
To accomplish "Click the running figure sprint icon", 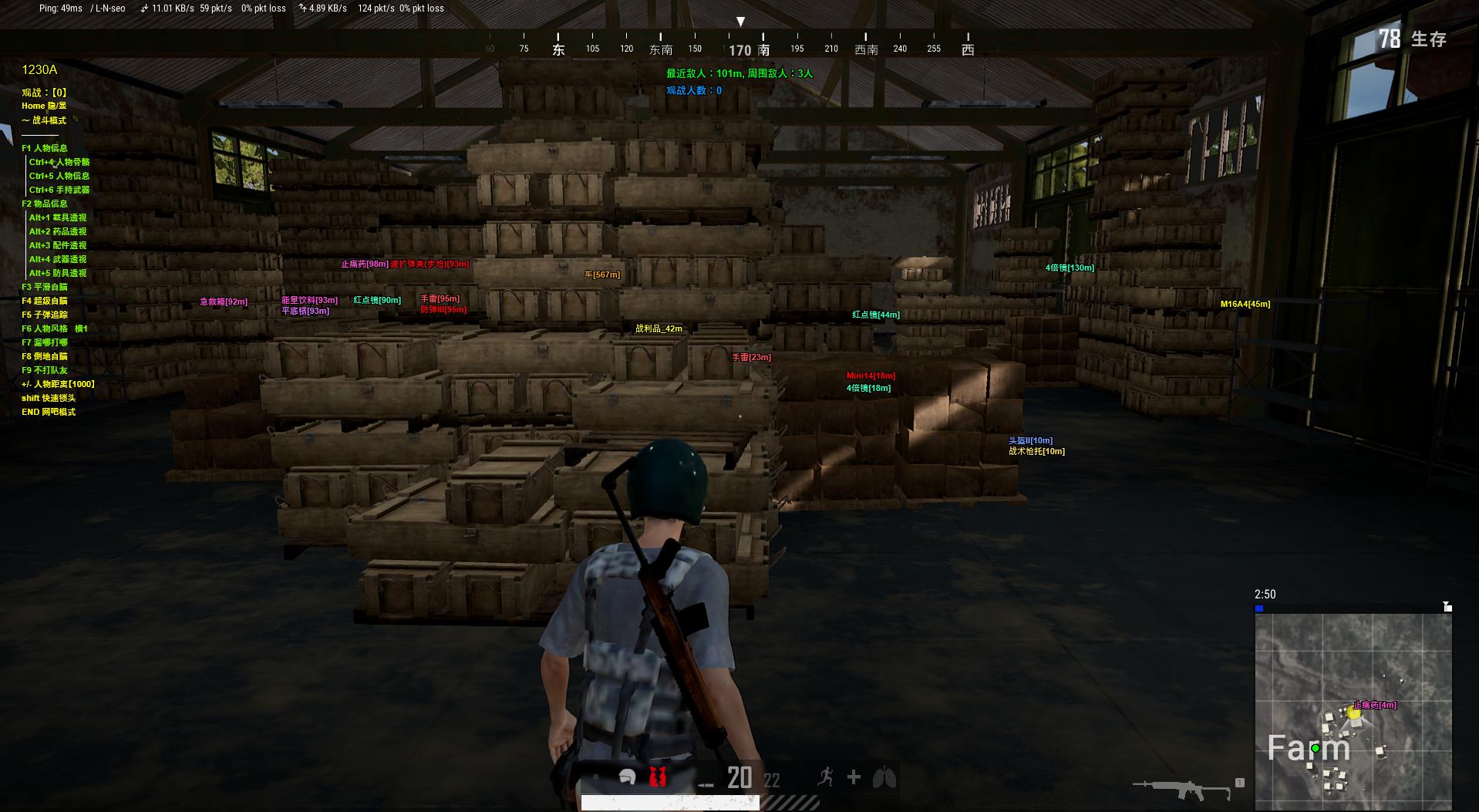I will tap(825, 777).
